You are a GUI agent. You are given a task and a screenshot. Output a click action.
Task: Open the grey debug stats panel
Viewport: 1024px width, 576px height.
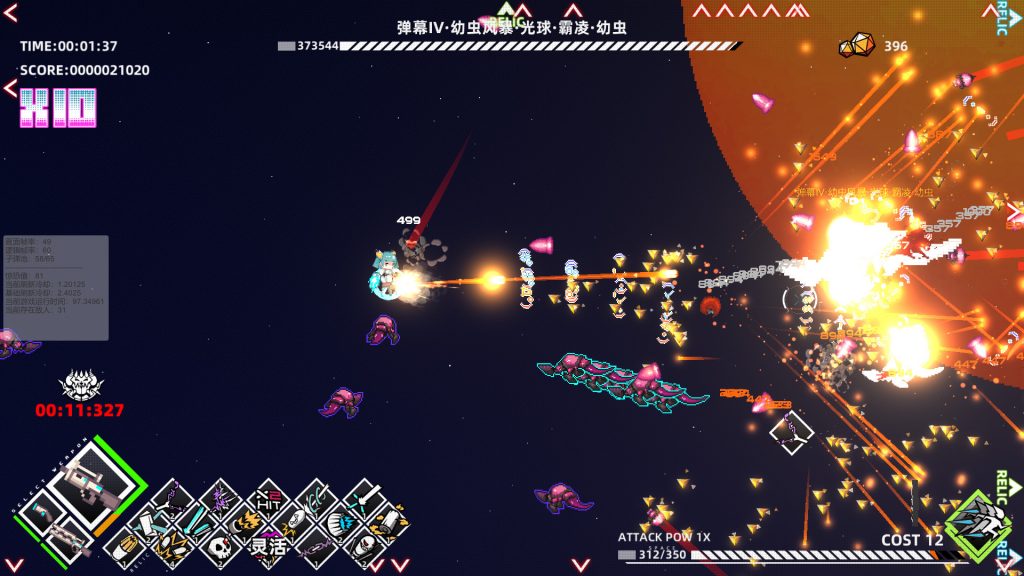coord(56,288)
